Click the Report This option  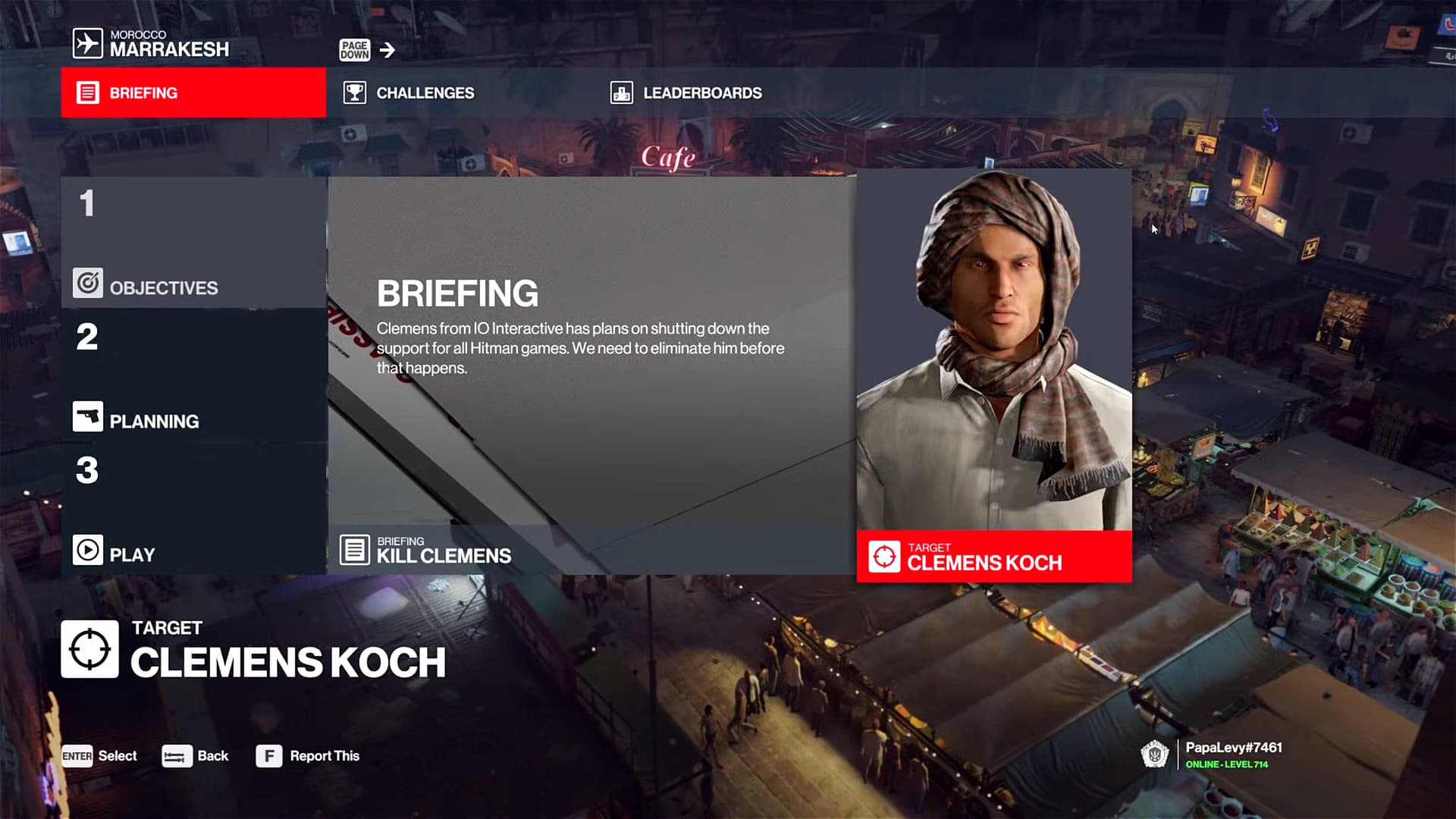point(308,756)
